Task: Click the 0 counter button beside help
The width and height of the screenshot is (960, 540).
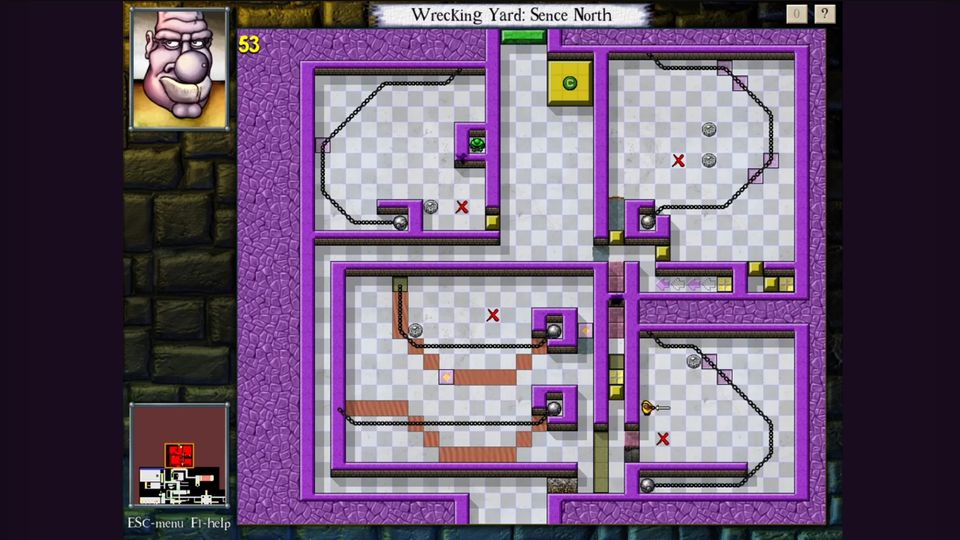Action: coord(796,14)
